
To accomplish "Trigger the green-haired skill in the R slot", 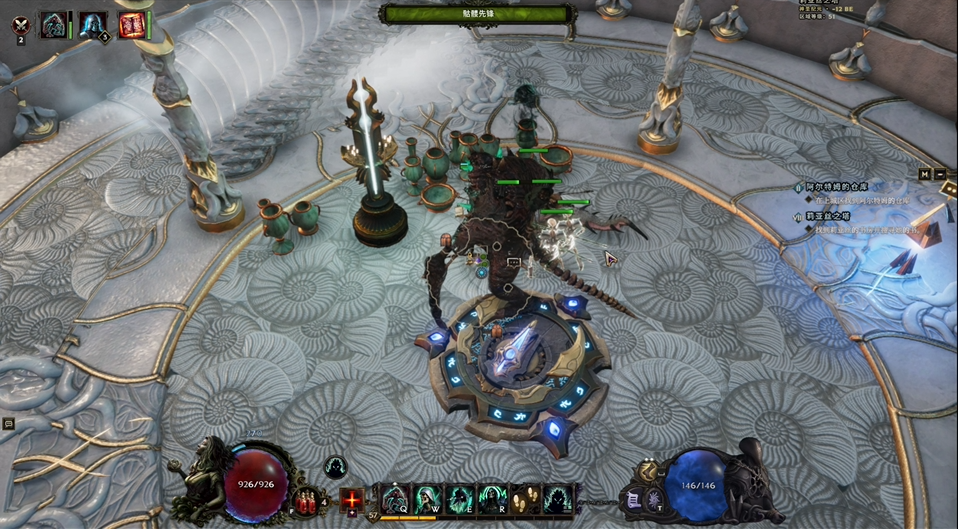I will click(x=491, y=497).
